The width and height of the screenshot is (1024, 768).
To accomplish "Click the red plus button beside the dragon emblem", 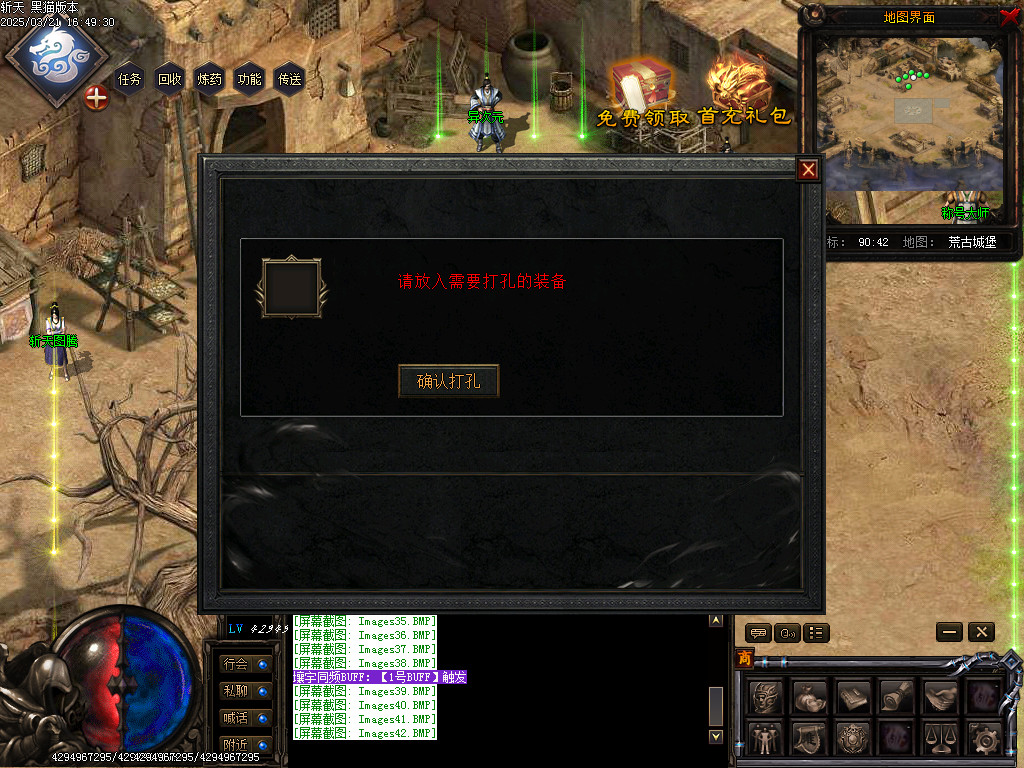I will coord(96,98).
